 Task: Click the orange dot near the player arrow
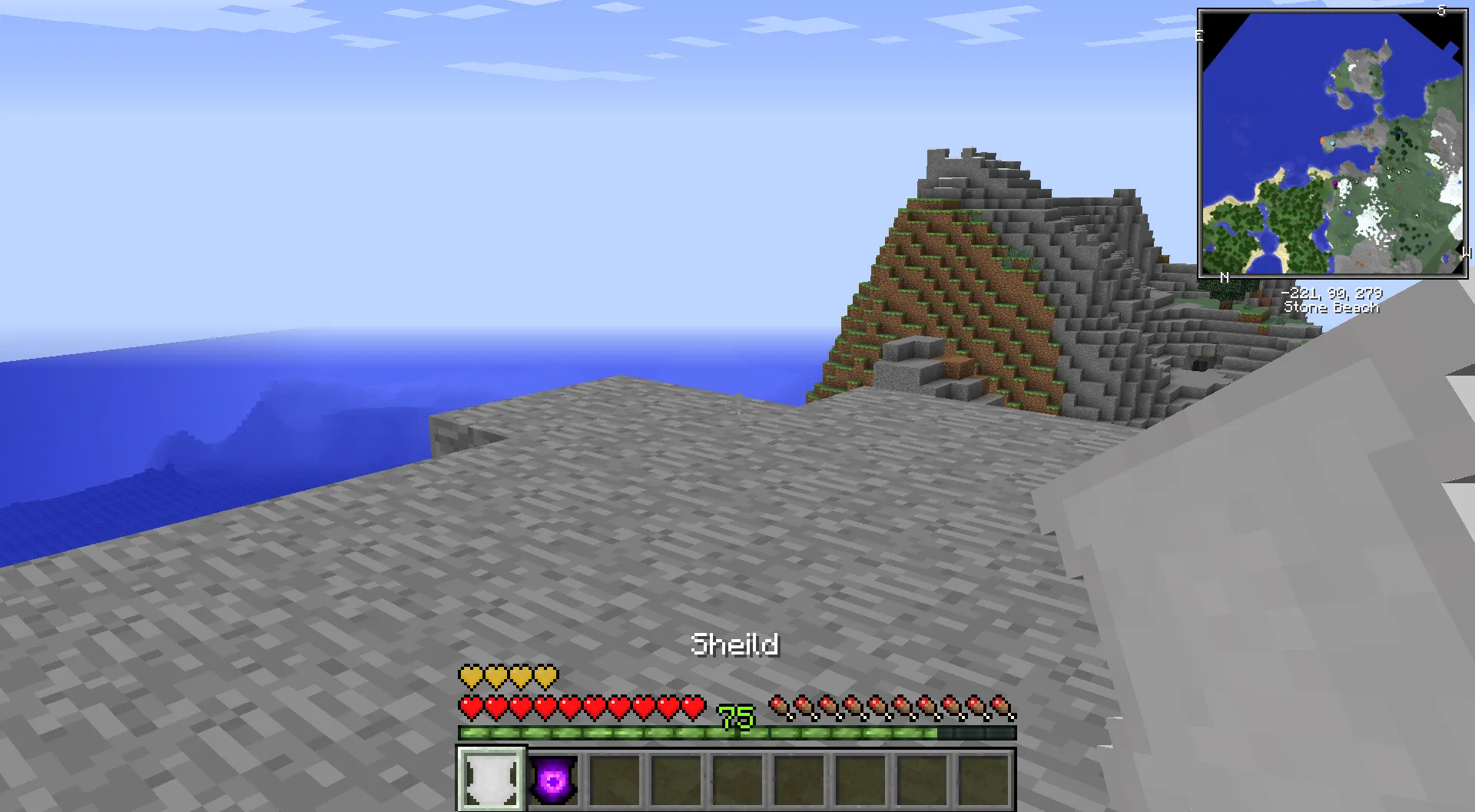(1322, 141)
